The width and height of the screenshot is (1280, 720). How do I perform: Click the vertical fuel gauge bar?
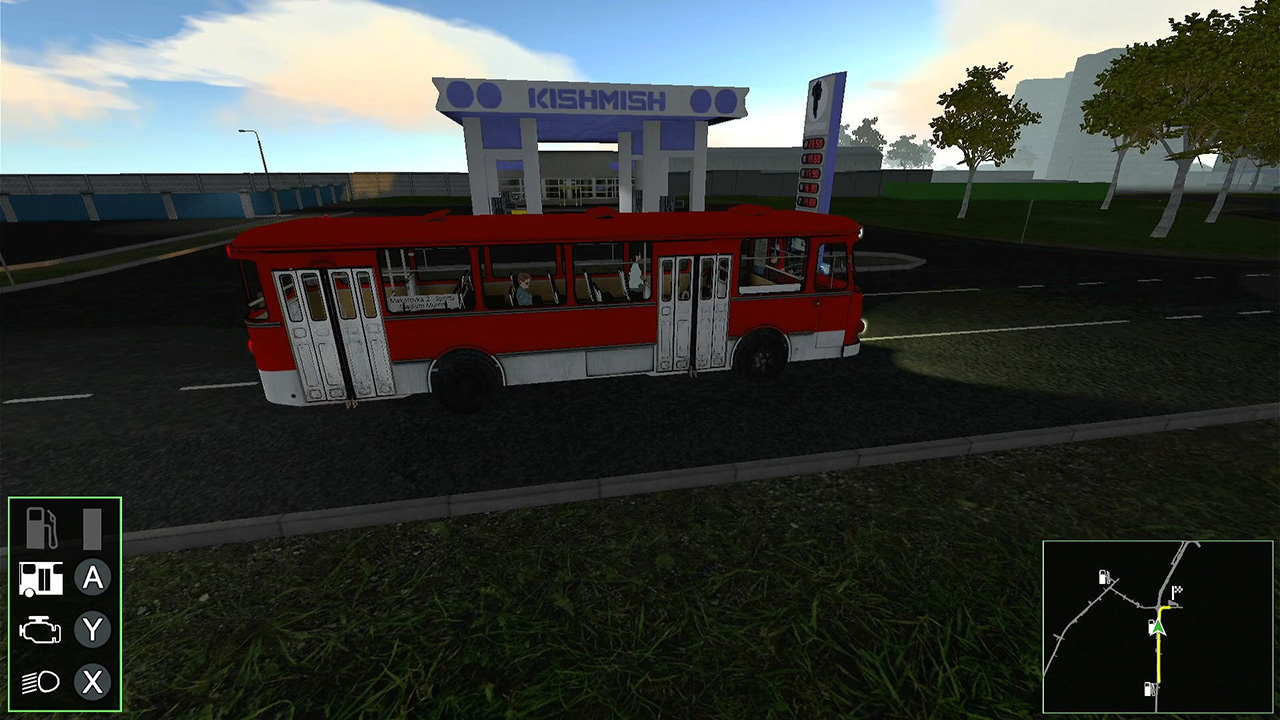click(x=93, y=528)
